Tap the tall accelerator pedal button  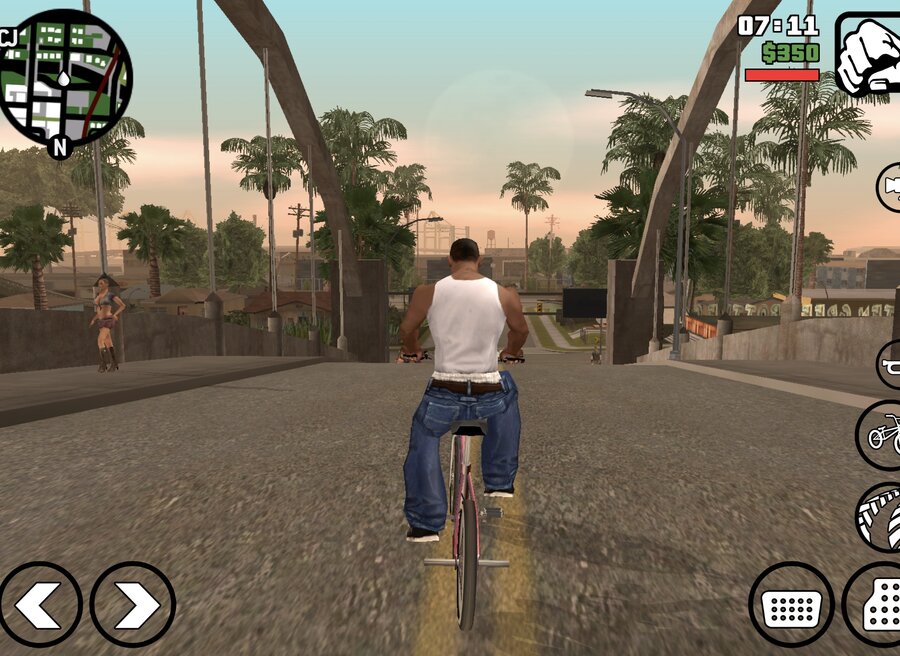(x=873, y=604)
